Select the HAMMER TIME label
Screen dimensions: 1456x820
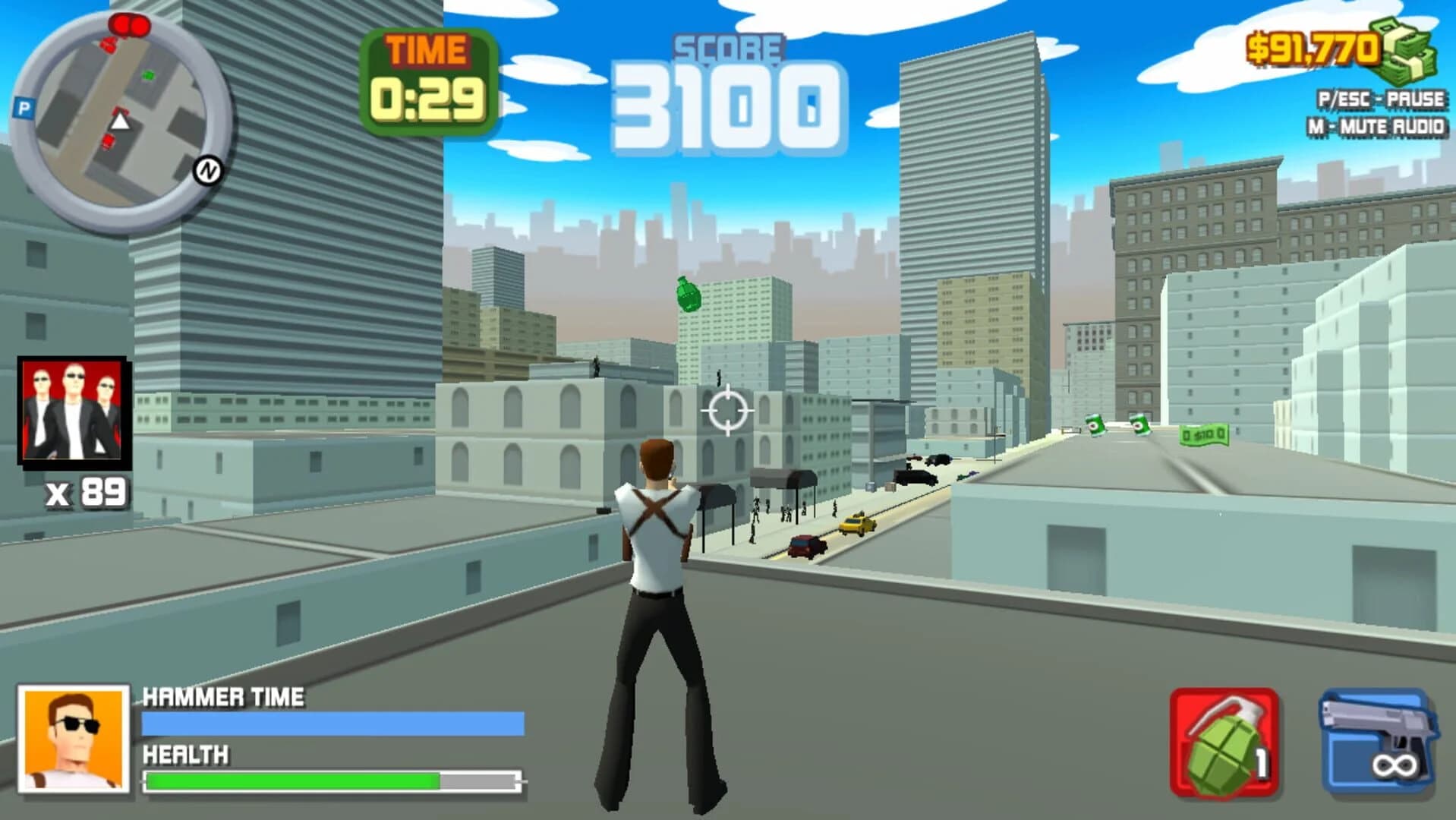point(223,695)
